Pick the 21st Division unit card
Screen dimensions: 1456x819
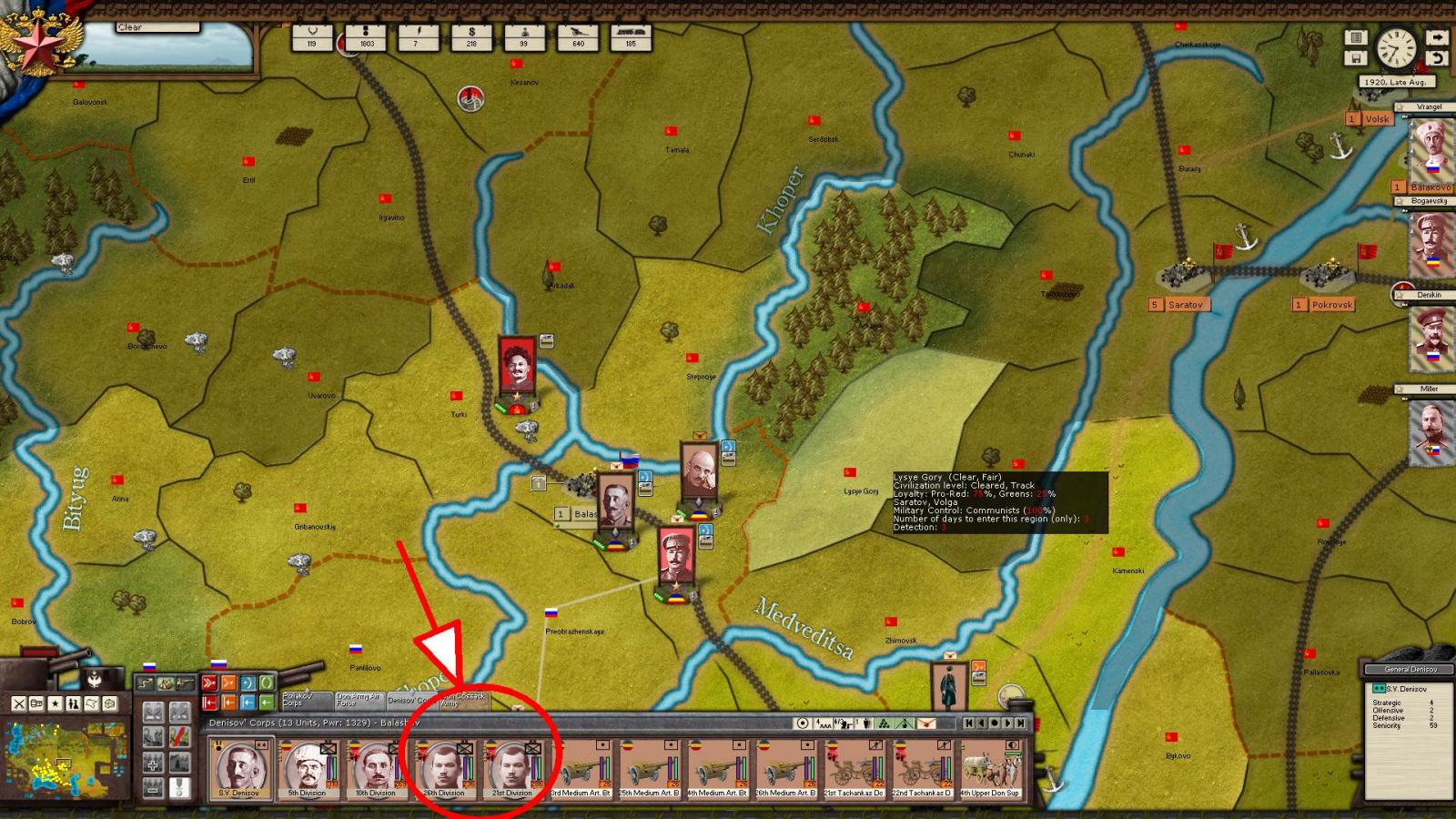(512, 768)
